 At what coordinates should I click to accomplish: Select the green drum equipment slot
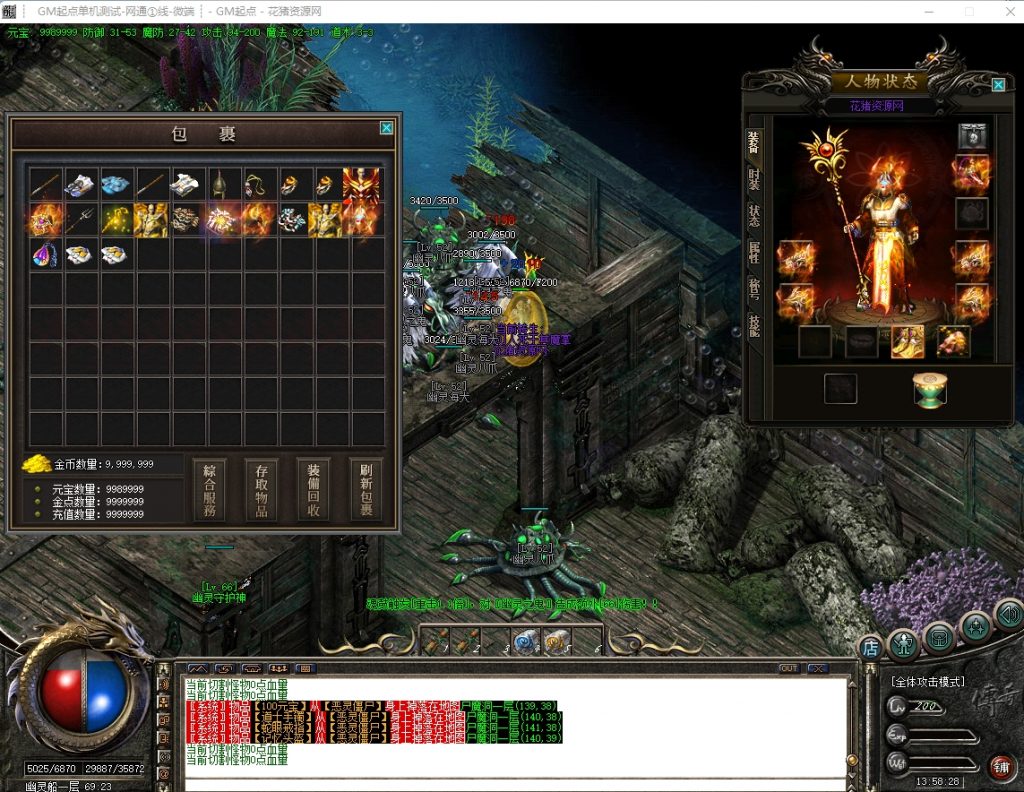coord(929,389)
